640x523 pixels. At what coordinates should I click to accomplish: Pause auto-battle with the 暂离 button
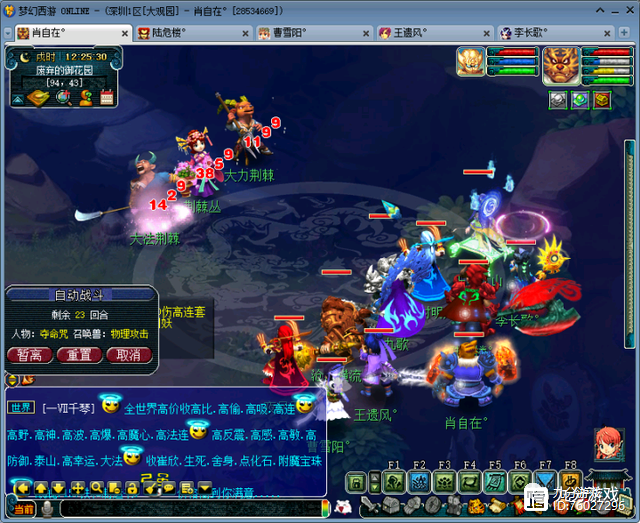pos(30,355)
